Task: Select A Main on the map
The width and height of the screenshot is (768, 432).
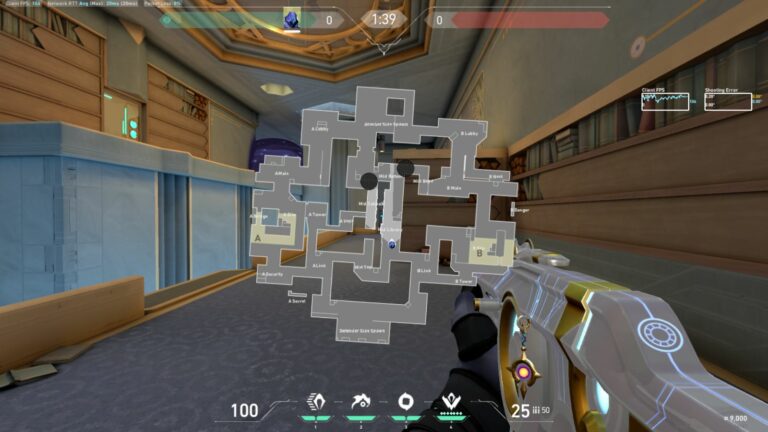Action: (x=283, y=173)
